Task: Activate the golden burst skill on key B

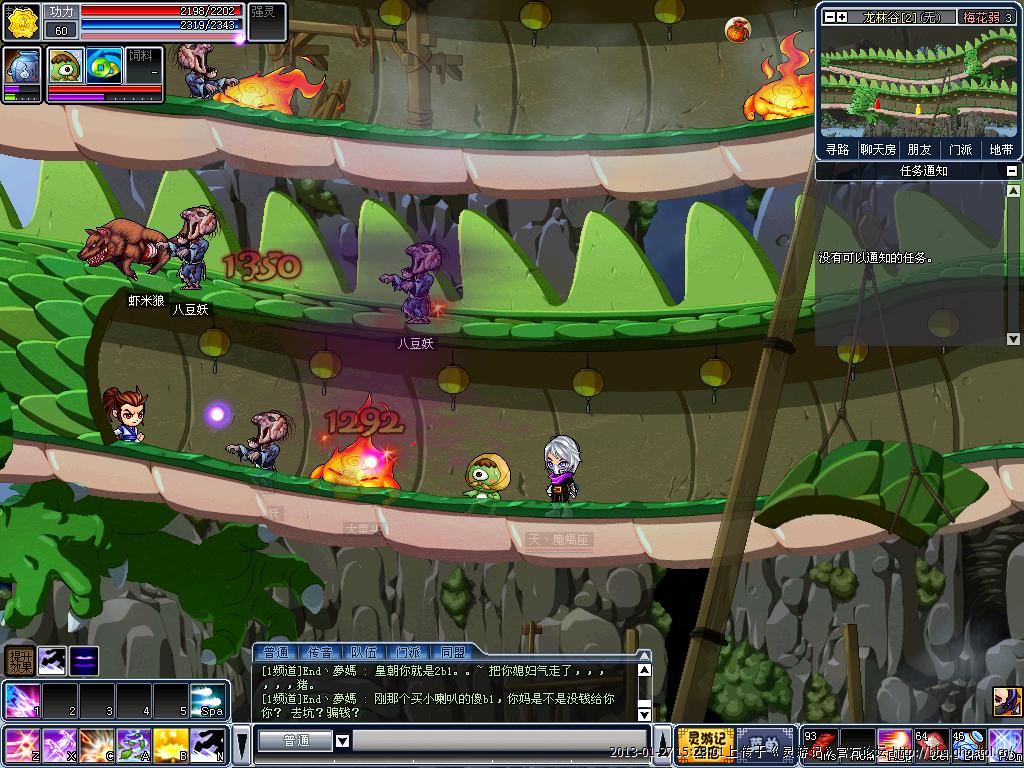Action: click(171, 746)
